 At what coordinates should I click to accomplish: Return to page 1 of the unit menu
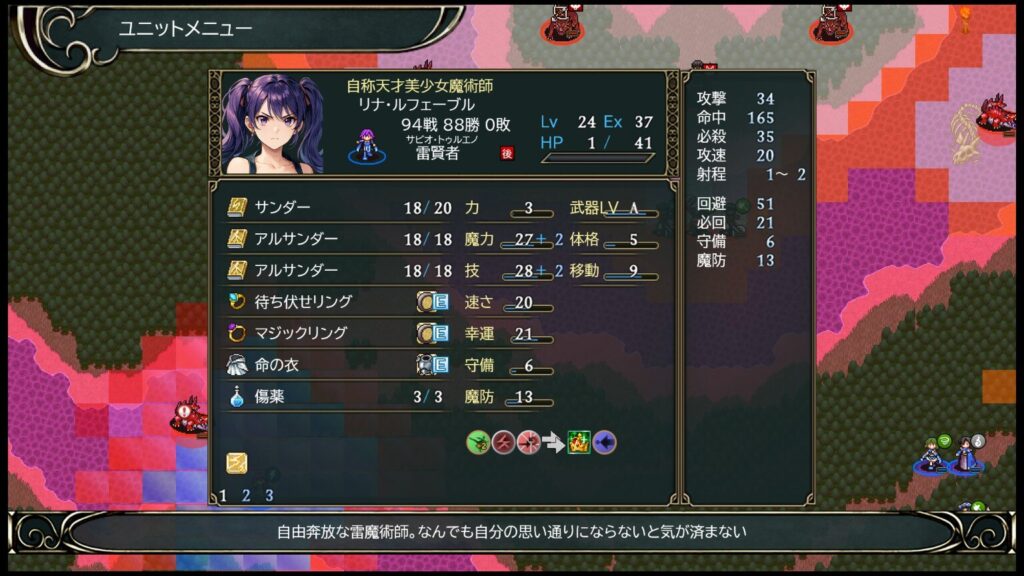223,495
